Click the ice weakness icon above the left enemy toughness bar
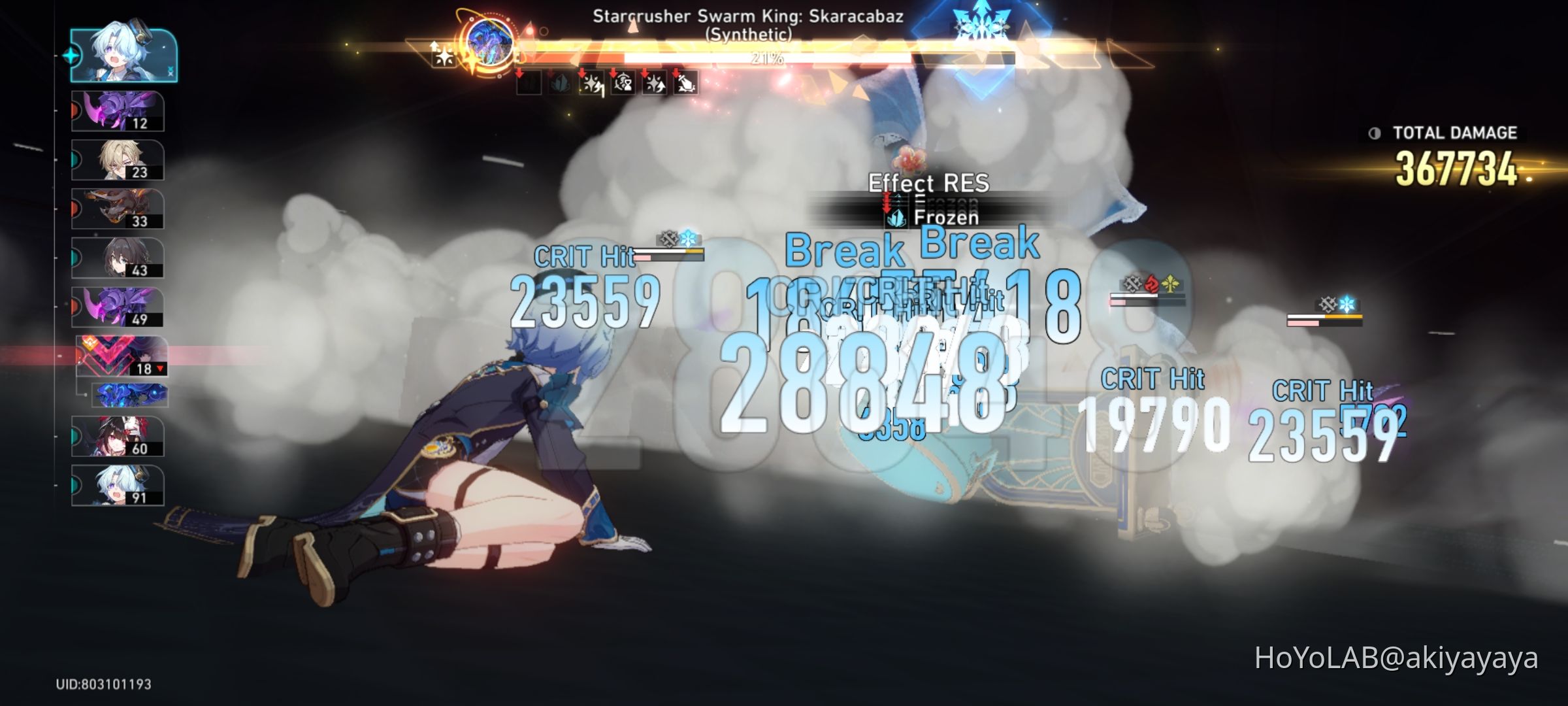The image size is (1568, 706). point(688,239)
